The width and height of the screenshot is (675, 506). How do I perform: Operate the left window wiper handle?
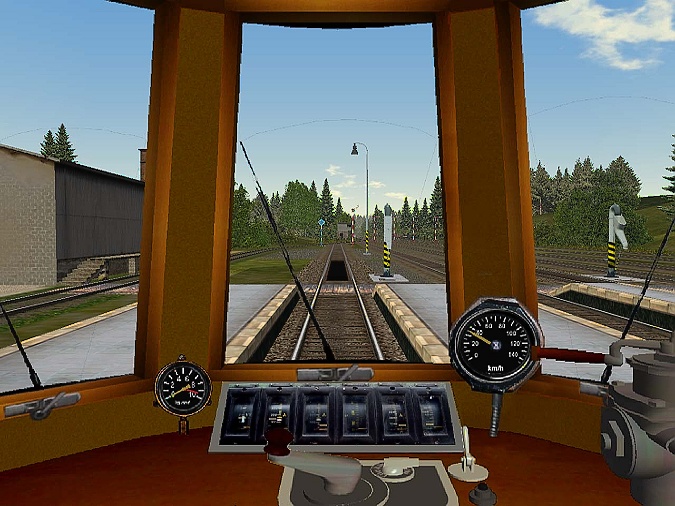click(x=41, y=405)
